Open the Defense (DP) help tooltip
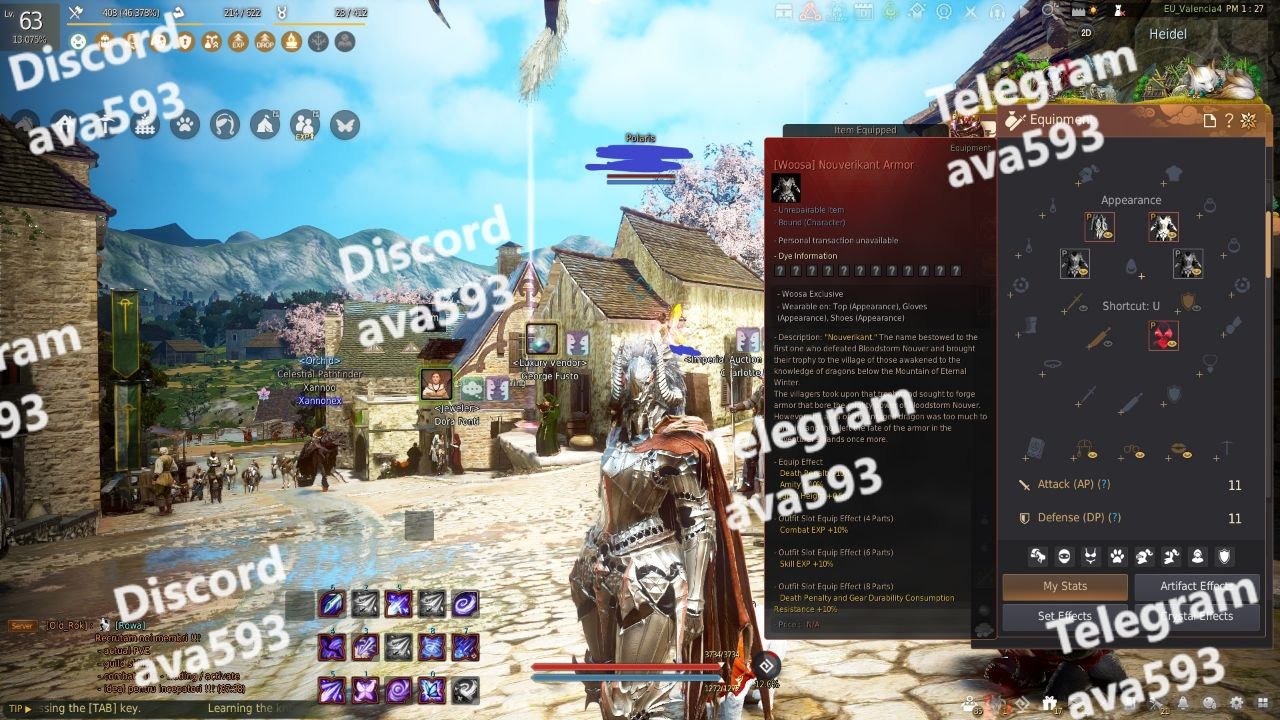 click(1114, 518)
